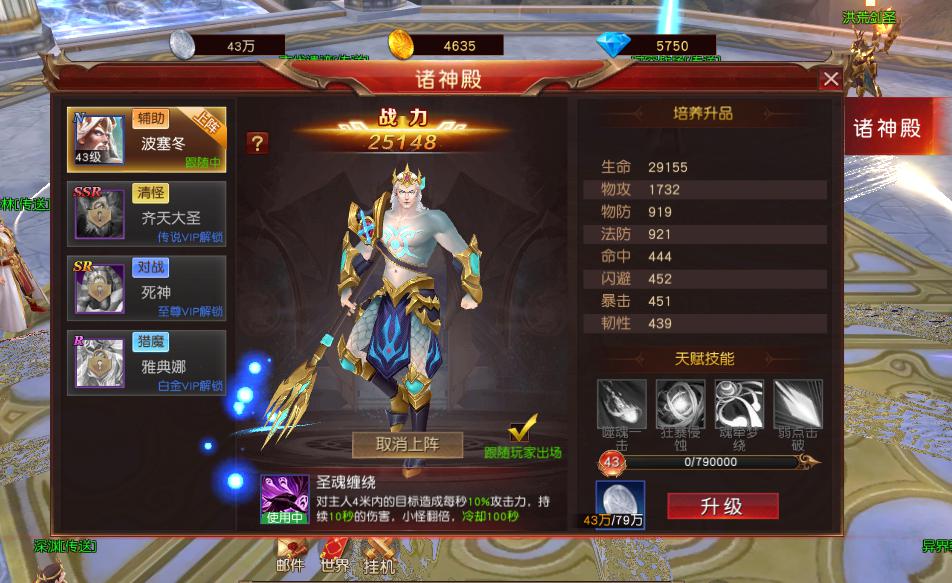View the 弱点击破 talent skill icon
Screen dimensions: 952x583
(798, 404)
